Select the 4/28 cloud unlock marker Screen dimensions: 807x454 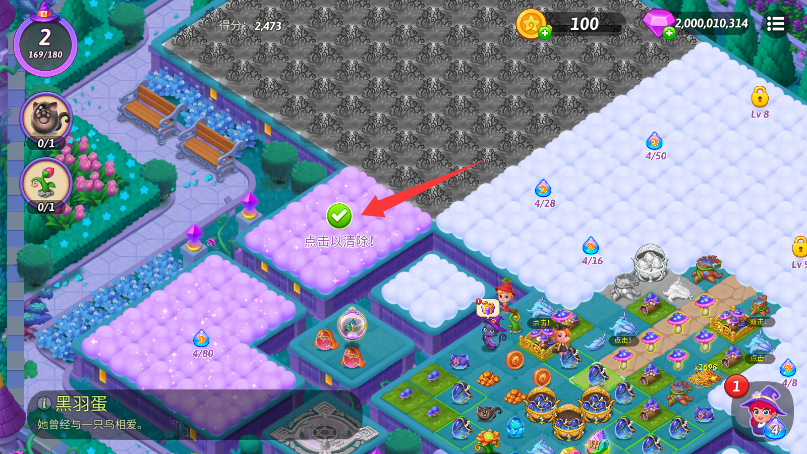(x=544, y=189)
